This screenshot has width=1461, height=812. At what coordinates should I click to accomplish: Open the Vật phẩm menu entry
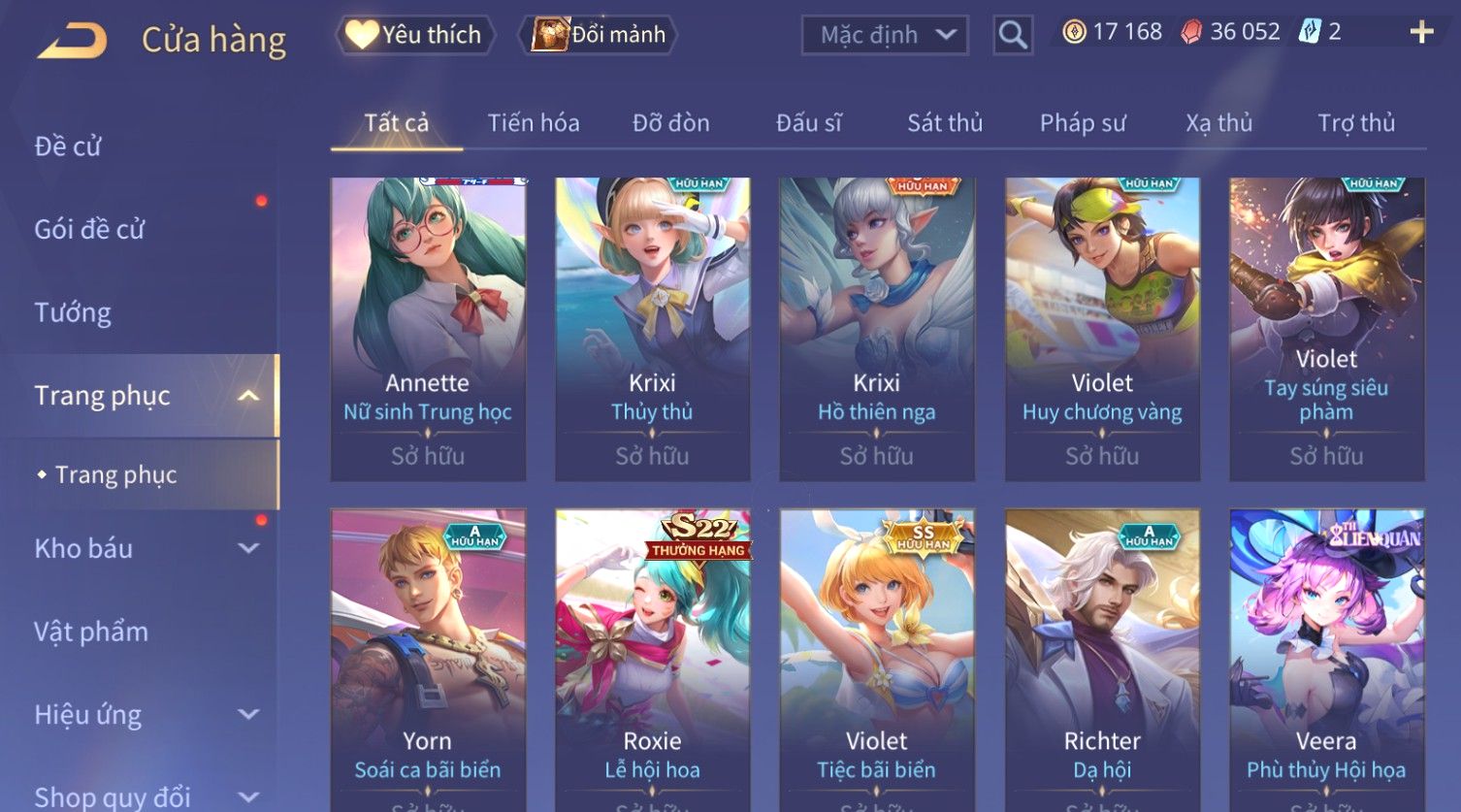pos(91,632)
